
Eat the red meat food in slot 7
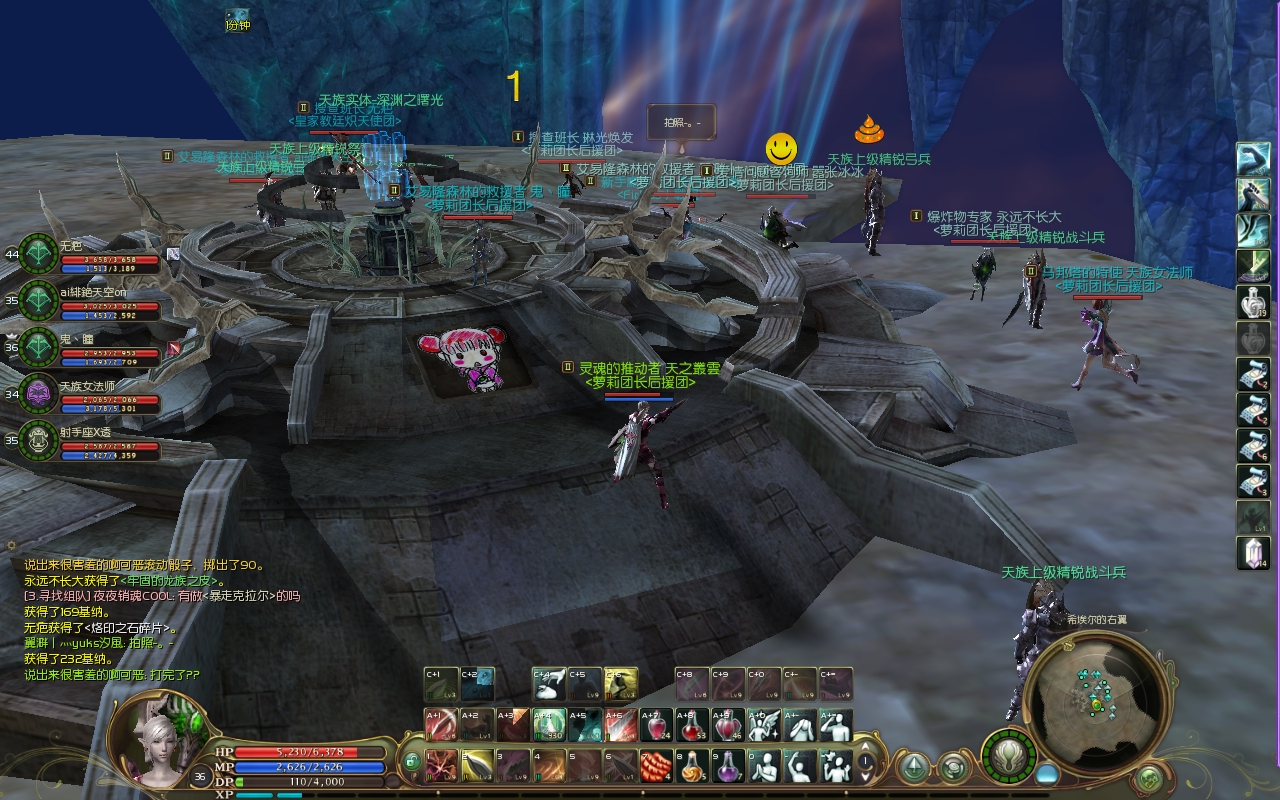pyautogui.click(x=656, y=766)
